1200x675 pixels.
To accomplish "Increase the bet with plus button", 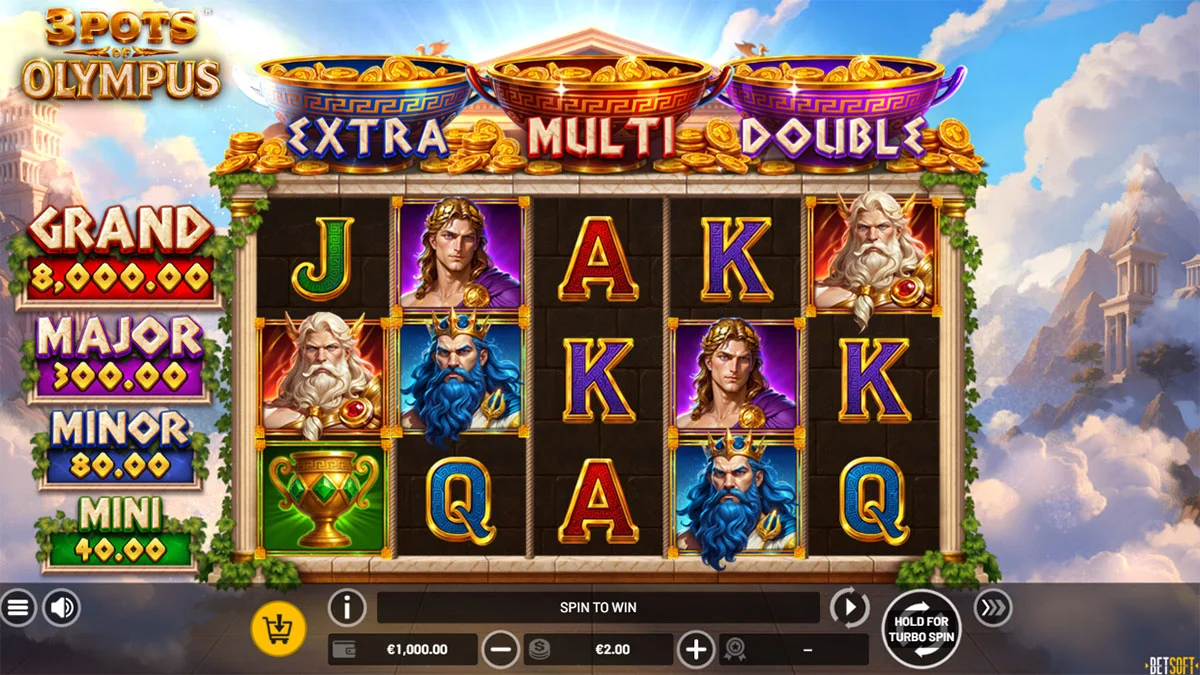I will coord(696,649).
